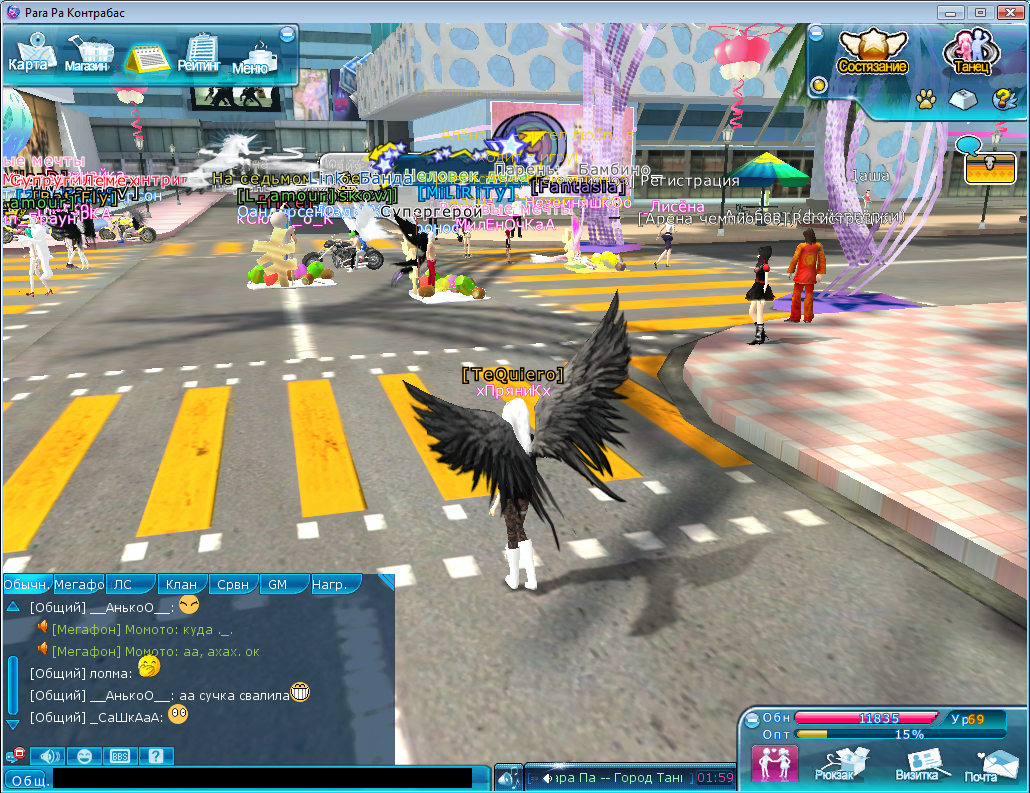Switch to the GM chat tab
Image resolution: width=1030 pixels, height=793 pixels.
pos(277,584)
